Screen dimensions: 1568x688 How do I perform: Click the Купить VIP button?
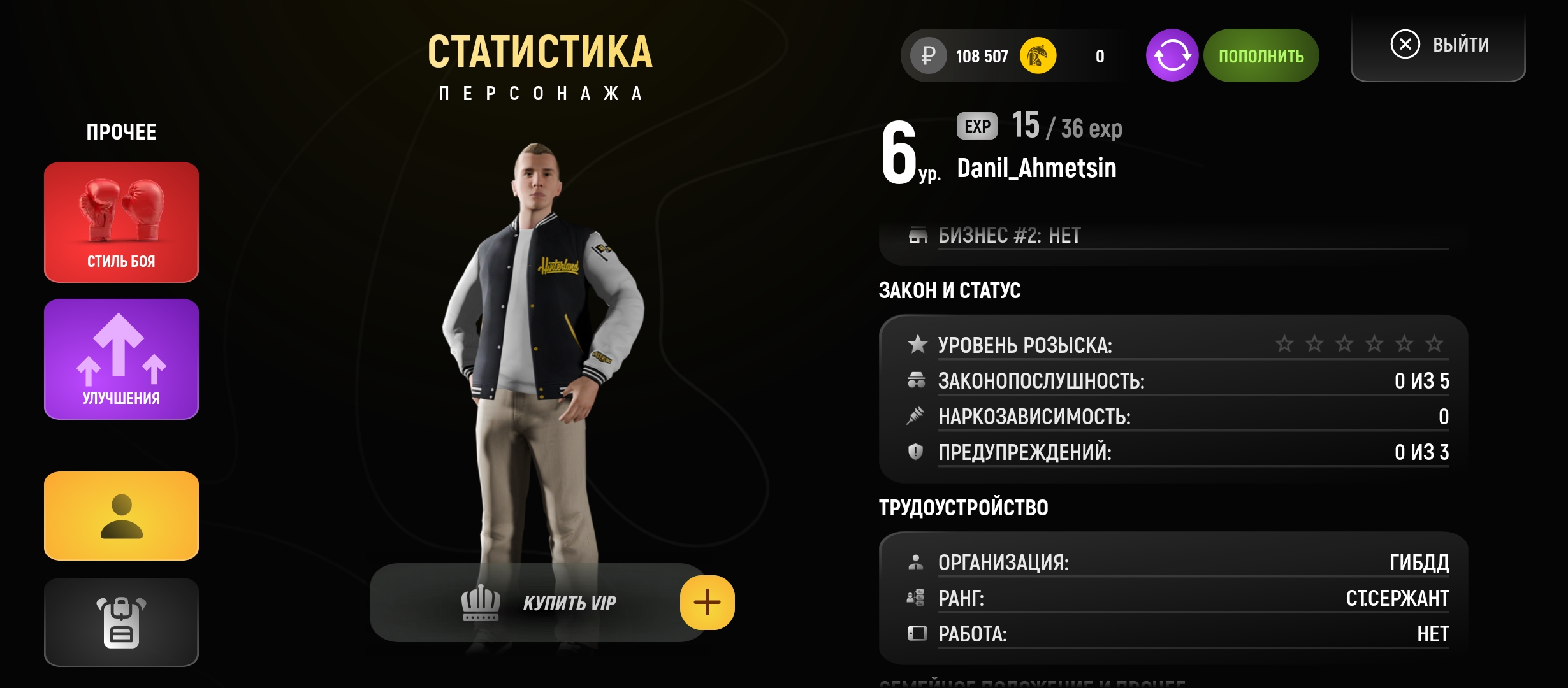click(539, 603)
